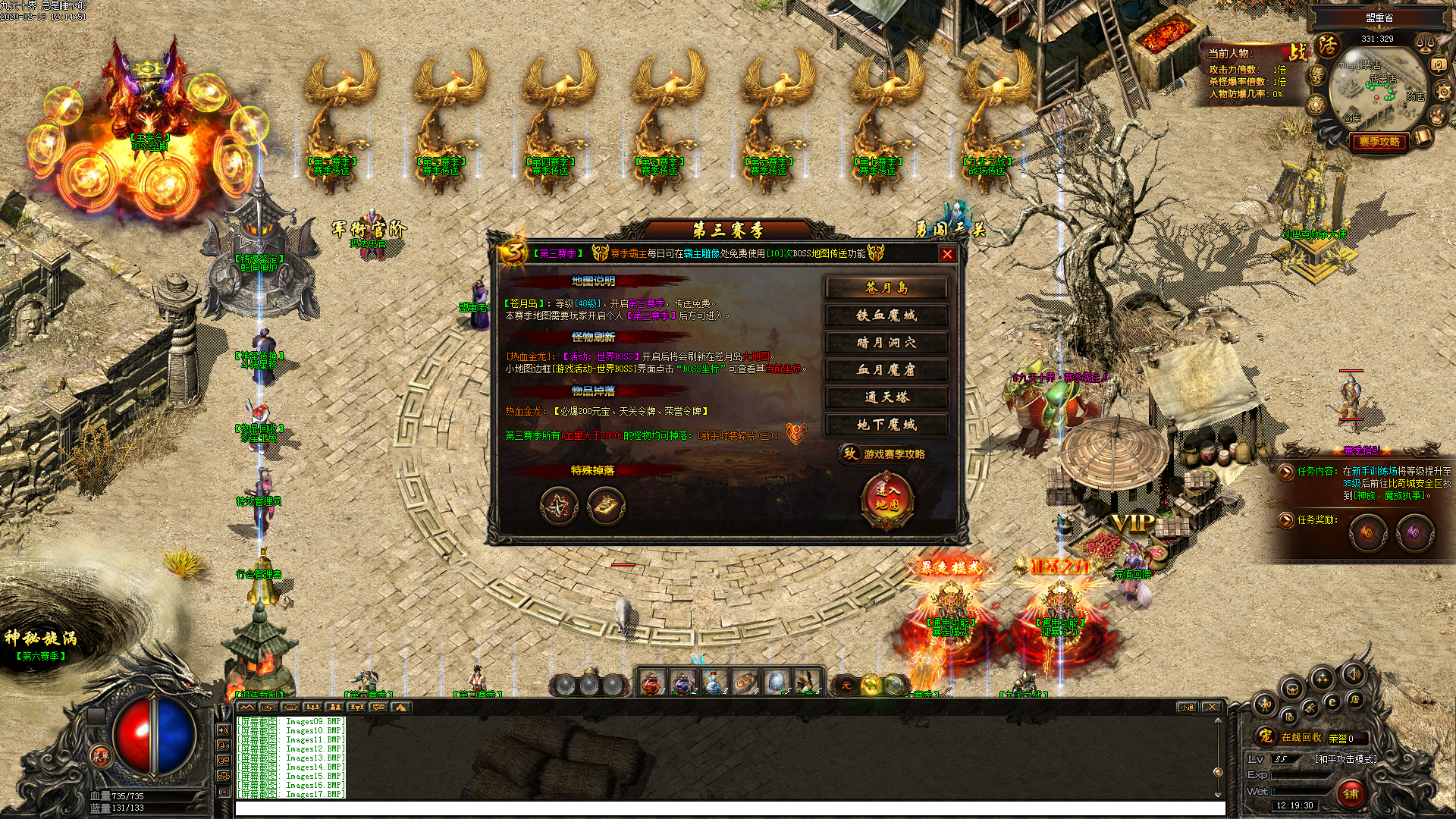Choose the 地下魔域 map button
1456x819 pixels.
pyautogui.click(x=886, y=425)
